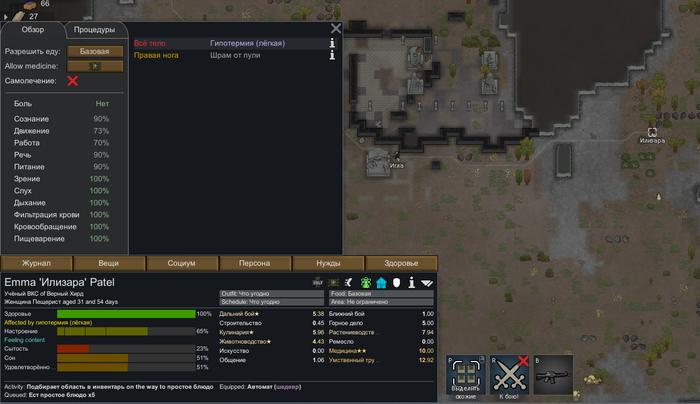Open the Allow medicine selector
The image size is (700, 404).
tap(95, 65)
